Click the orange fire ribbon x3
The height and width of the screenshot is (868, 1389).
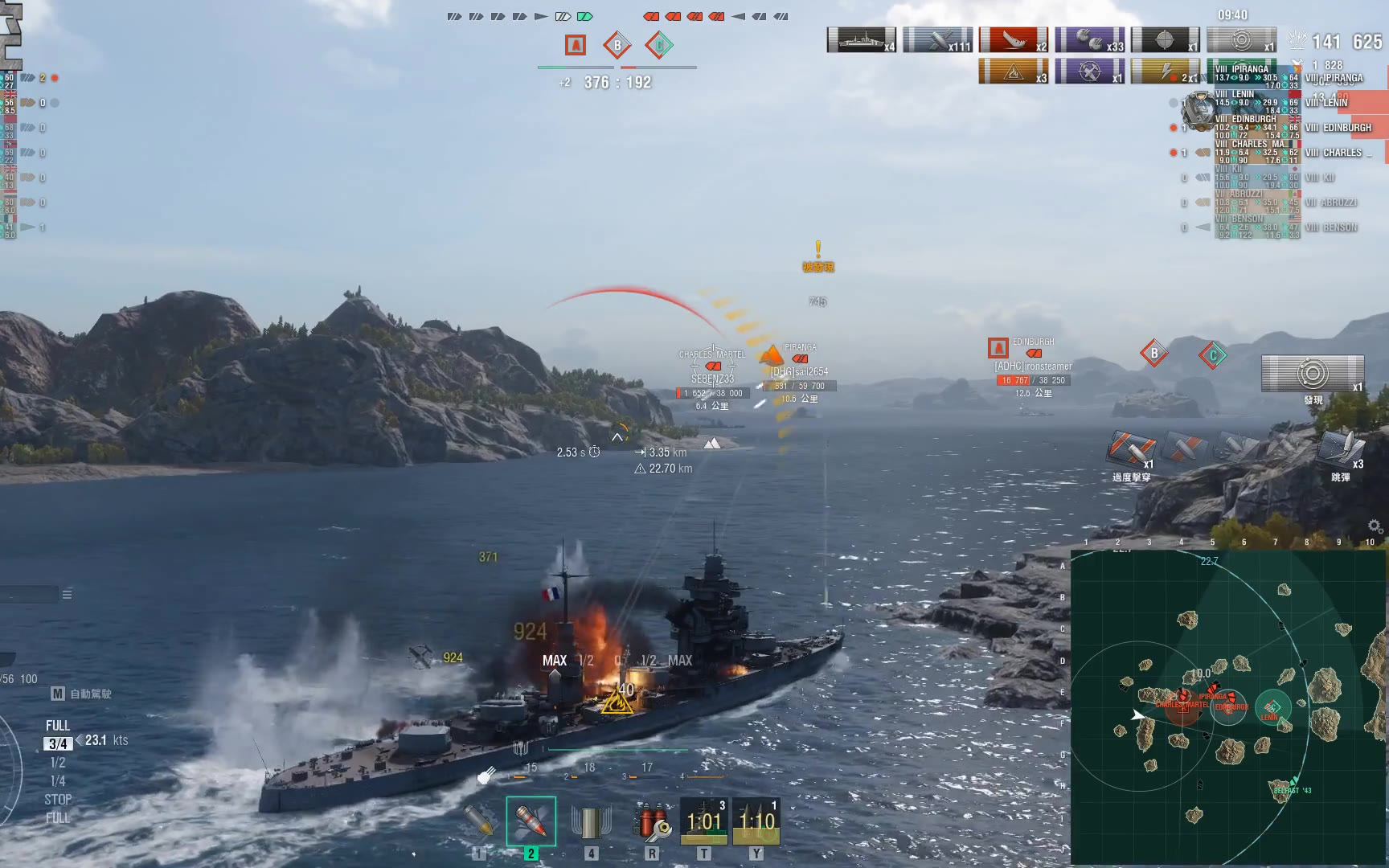1013,72
